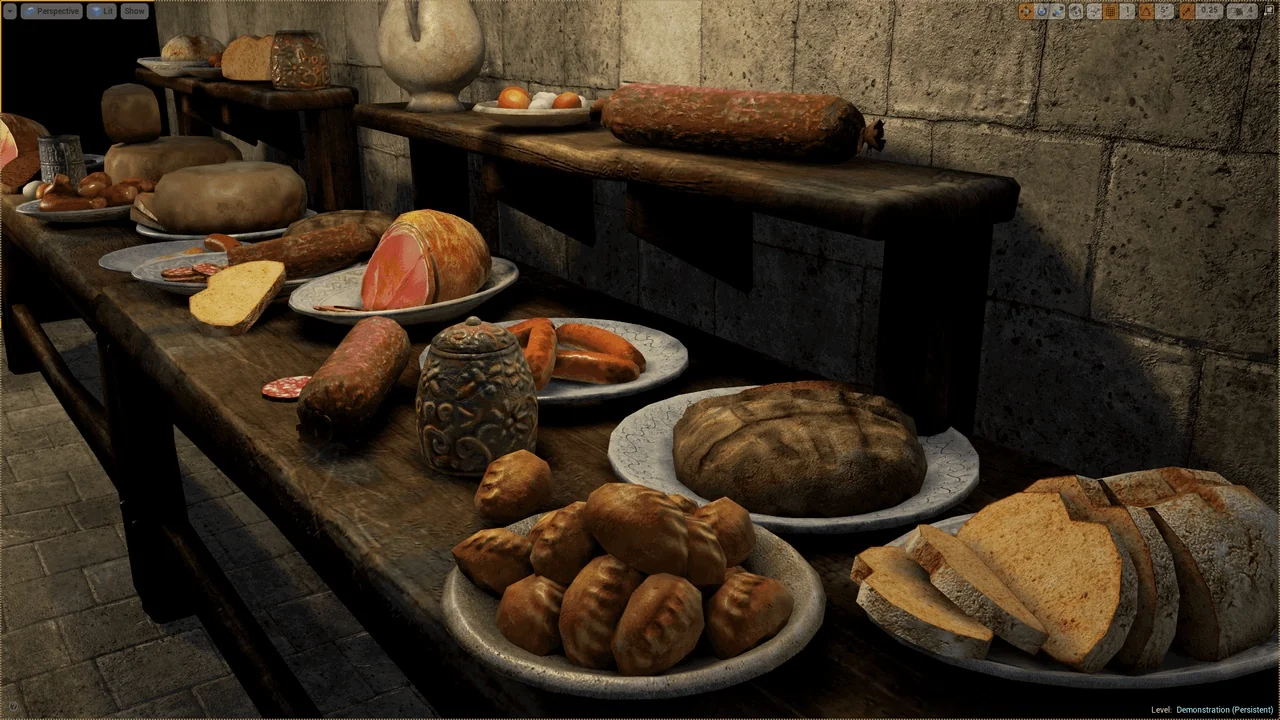Click the scale snap value showing 0.25
Viewport: 1280px width, 720px height.
(x=1208, y=11)
